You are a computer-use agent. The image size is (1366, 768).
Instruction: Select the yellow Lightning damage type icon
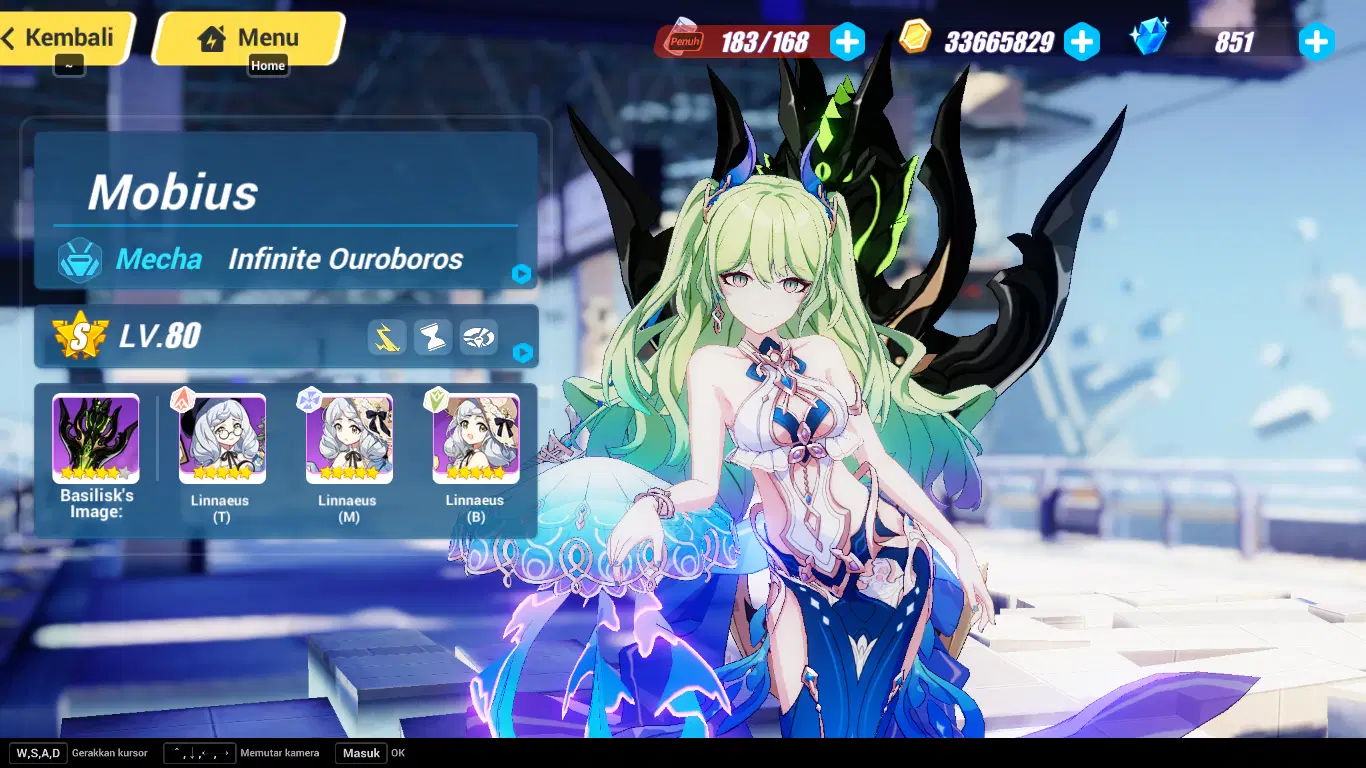tap(386, 338)
